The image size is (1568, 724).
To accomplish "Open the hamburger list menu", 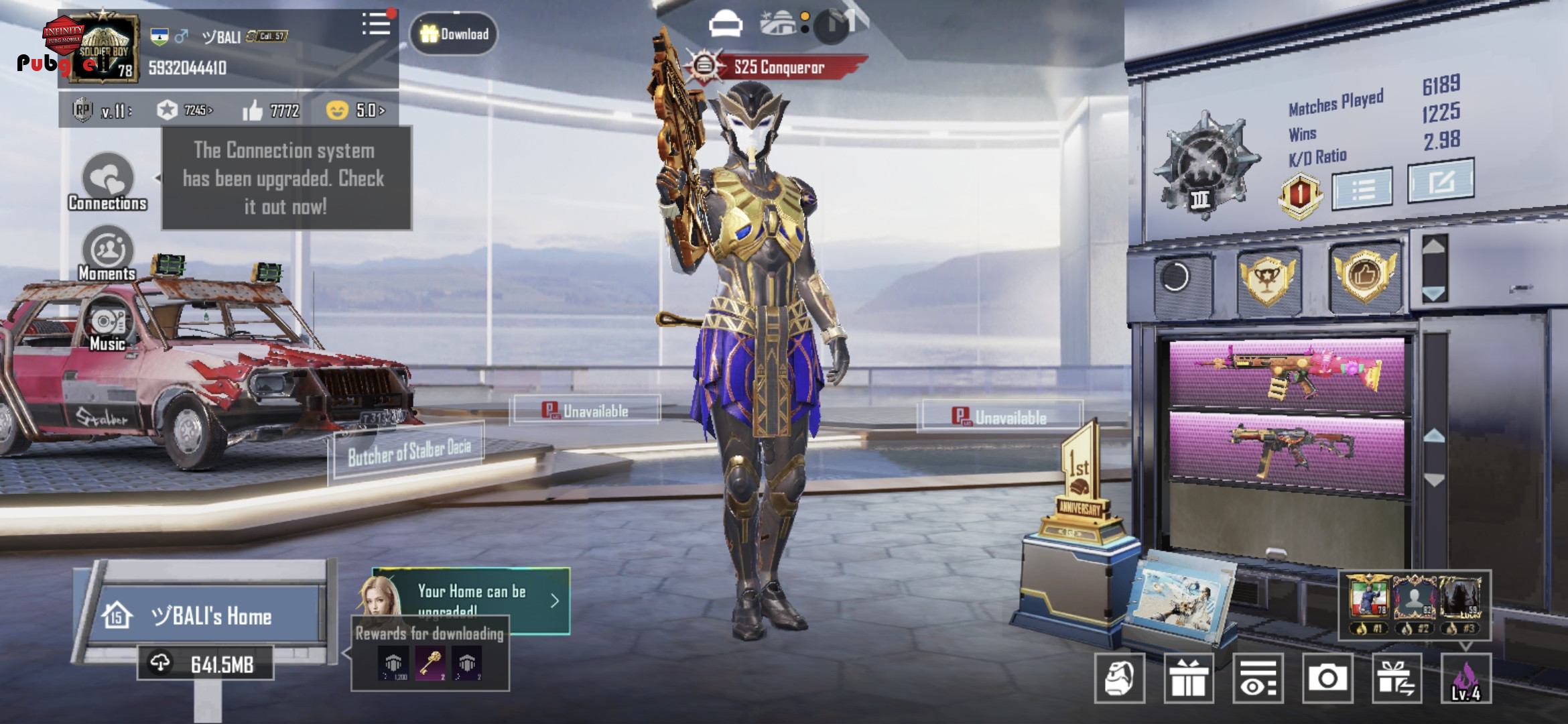I will 376,25.
